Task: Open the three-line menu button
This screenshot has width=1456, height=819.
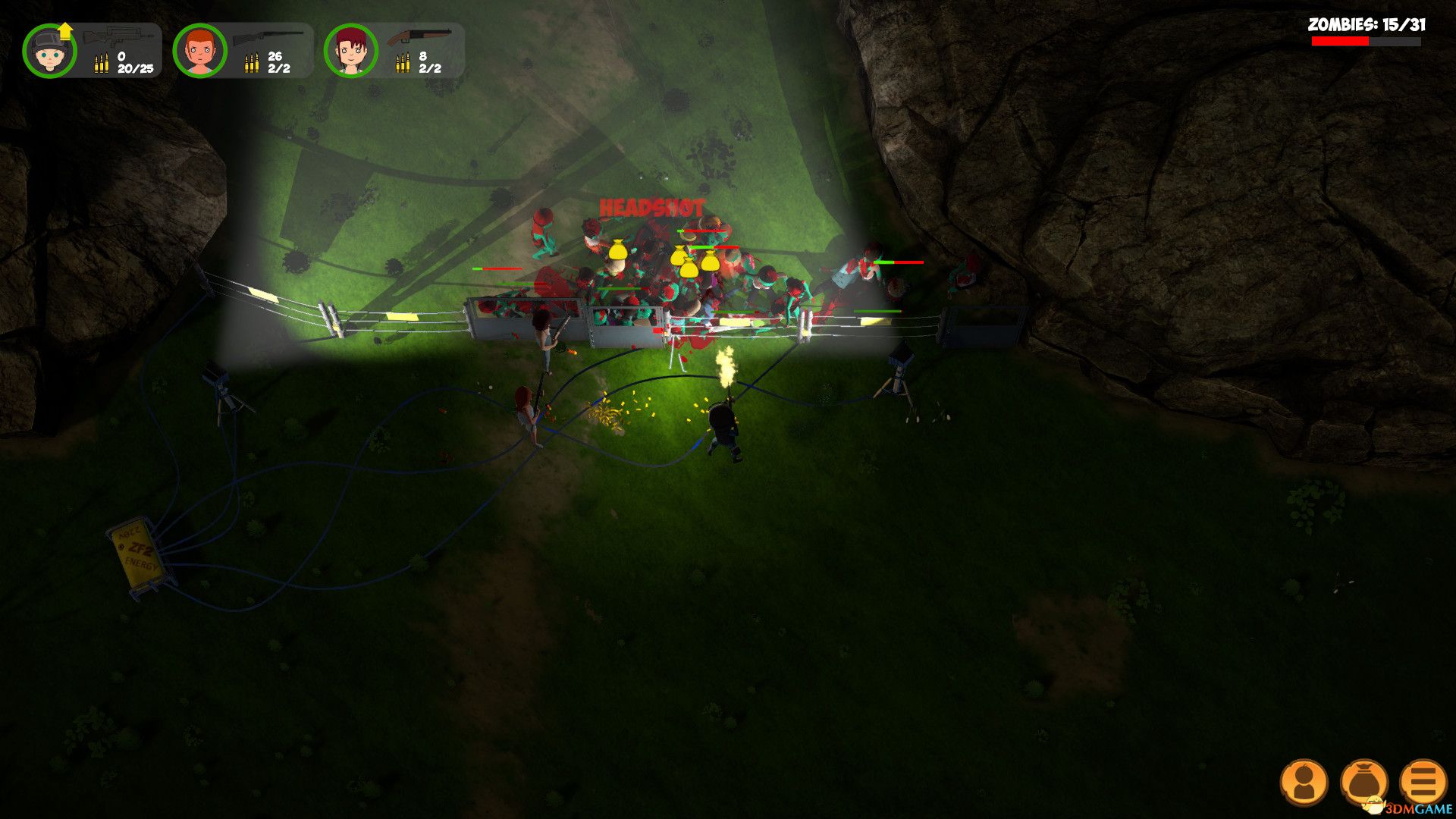Action: click(x=1423, y=782)
